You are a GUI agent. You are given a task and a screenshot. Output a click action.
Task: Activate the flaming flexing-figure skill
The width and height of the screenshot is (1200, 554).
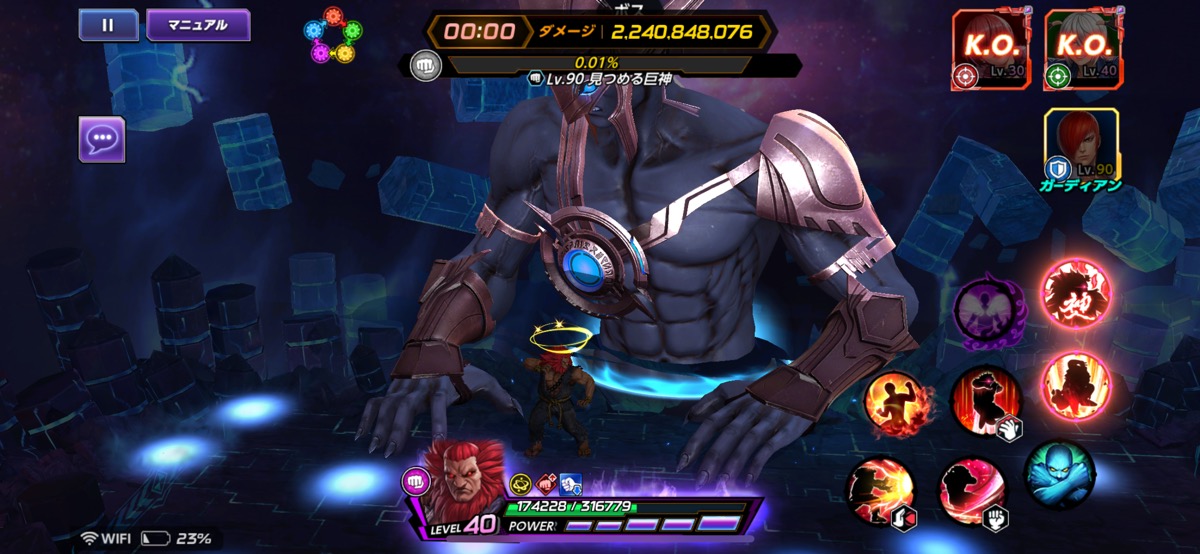point(896,403)
